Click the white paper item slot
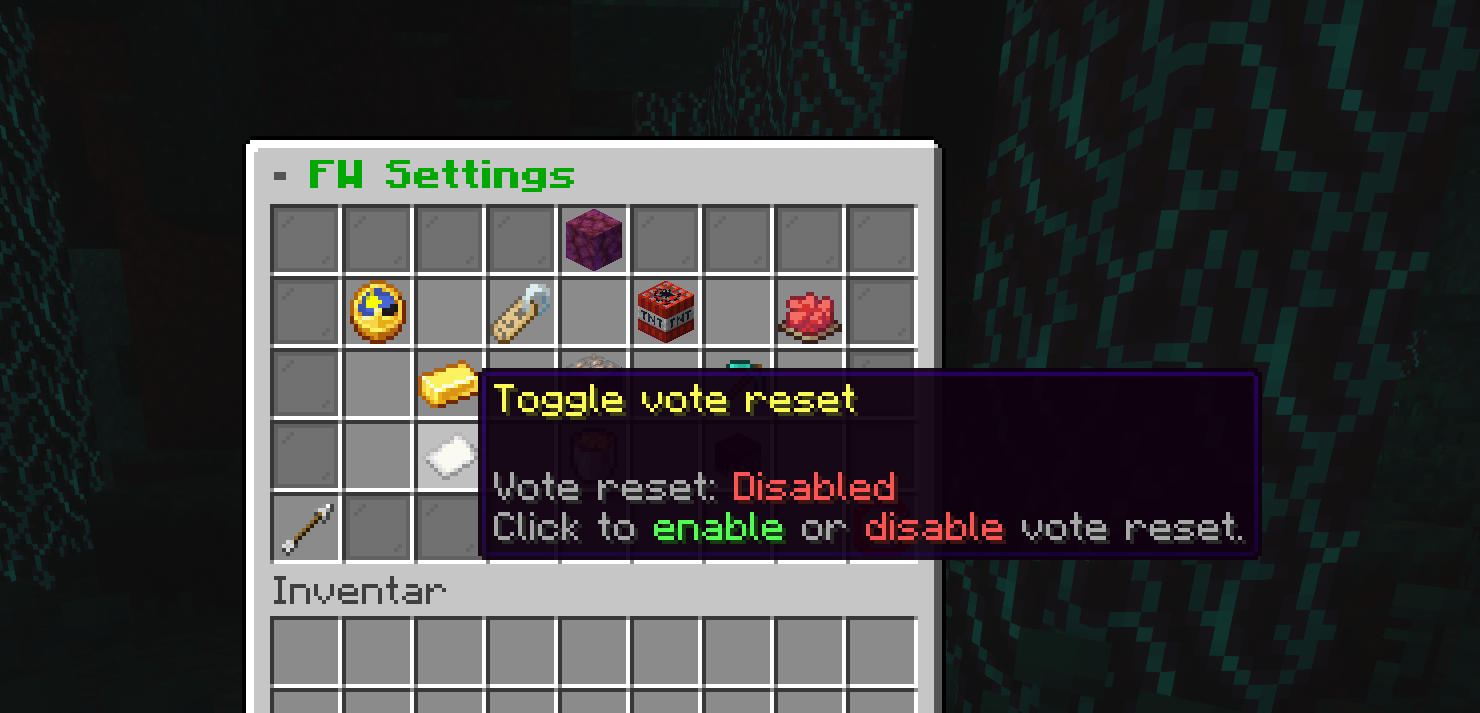 (x=449, y=456)
